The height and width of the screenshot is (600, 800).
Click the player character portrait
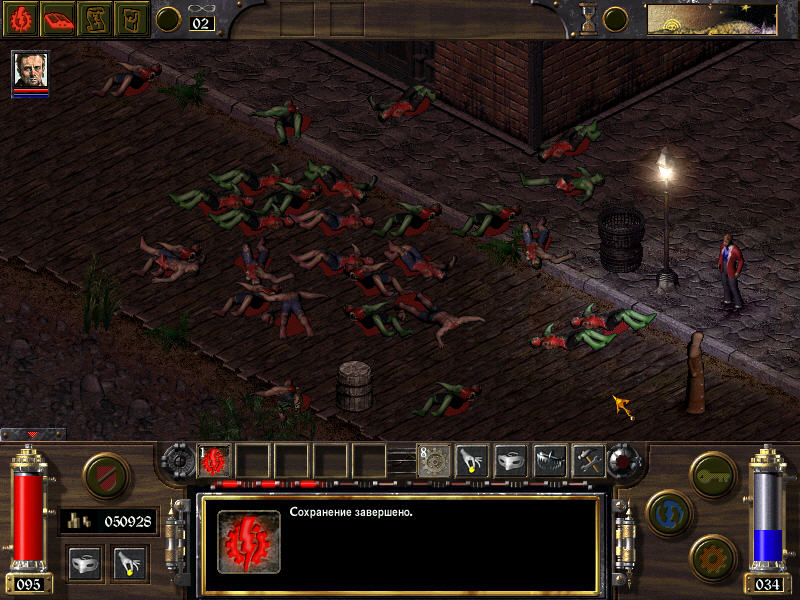30,70
